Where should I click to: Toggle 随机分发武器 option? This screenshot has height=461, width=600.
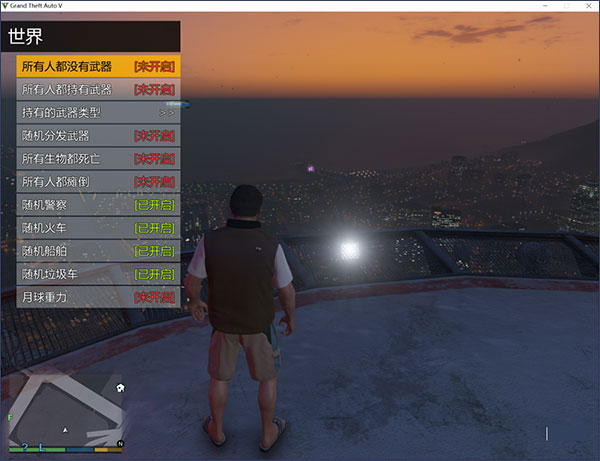point(98,136)
